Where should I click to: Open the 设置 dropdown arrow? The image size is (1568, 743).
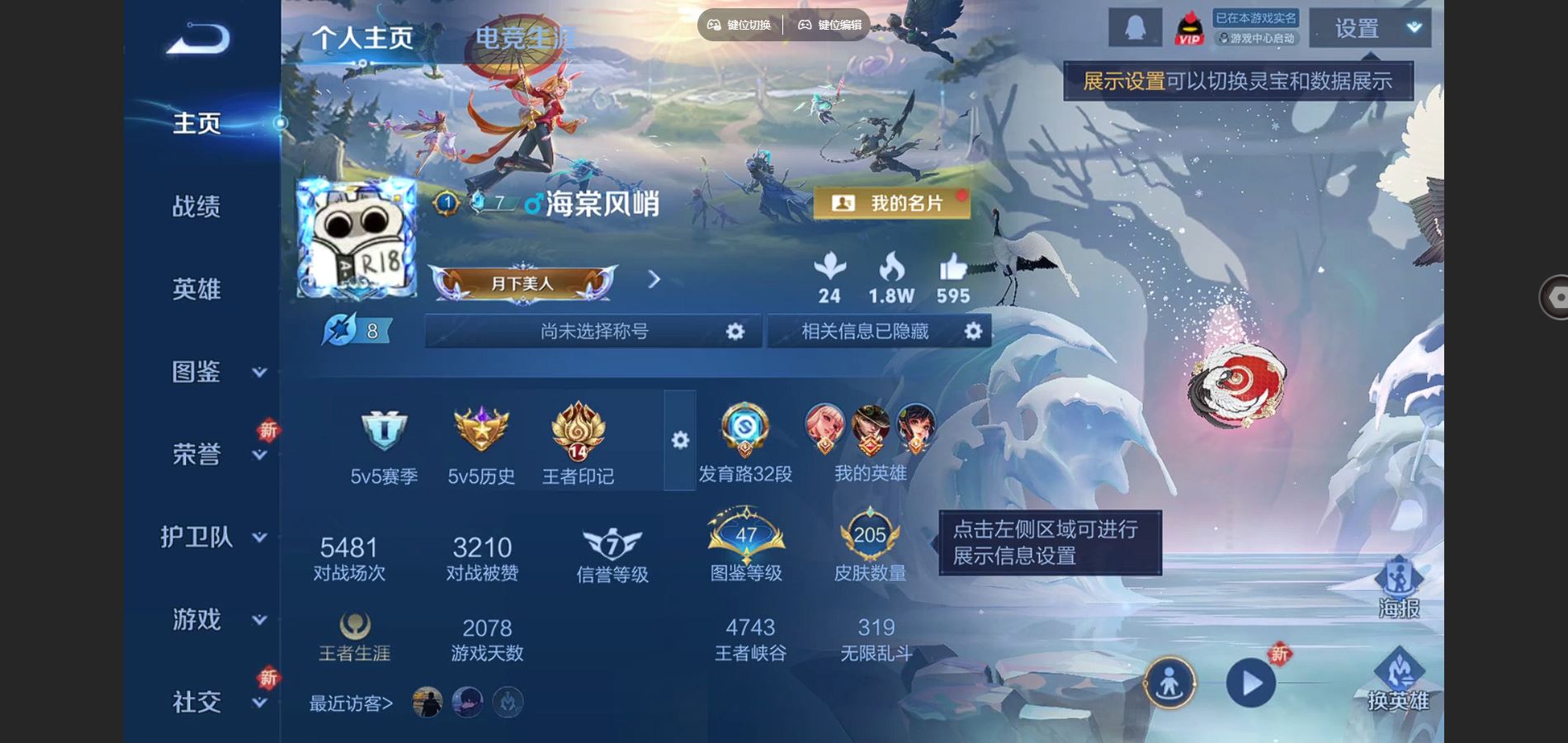click(1414, 26)
